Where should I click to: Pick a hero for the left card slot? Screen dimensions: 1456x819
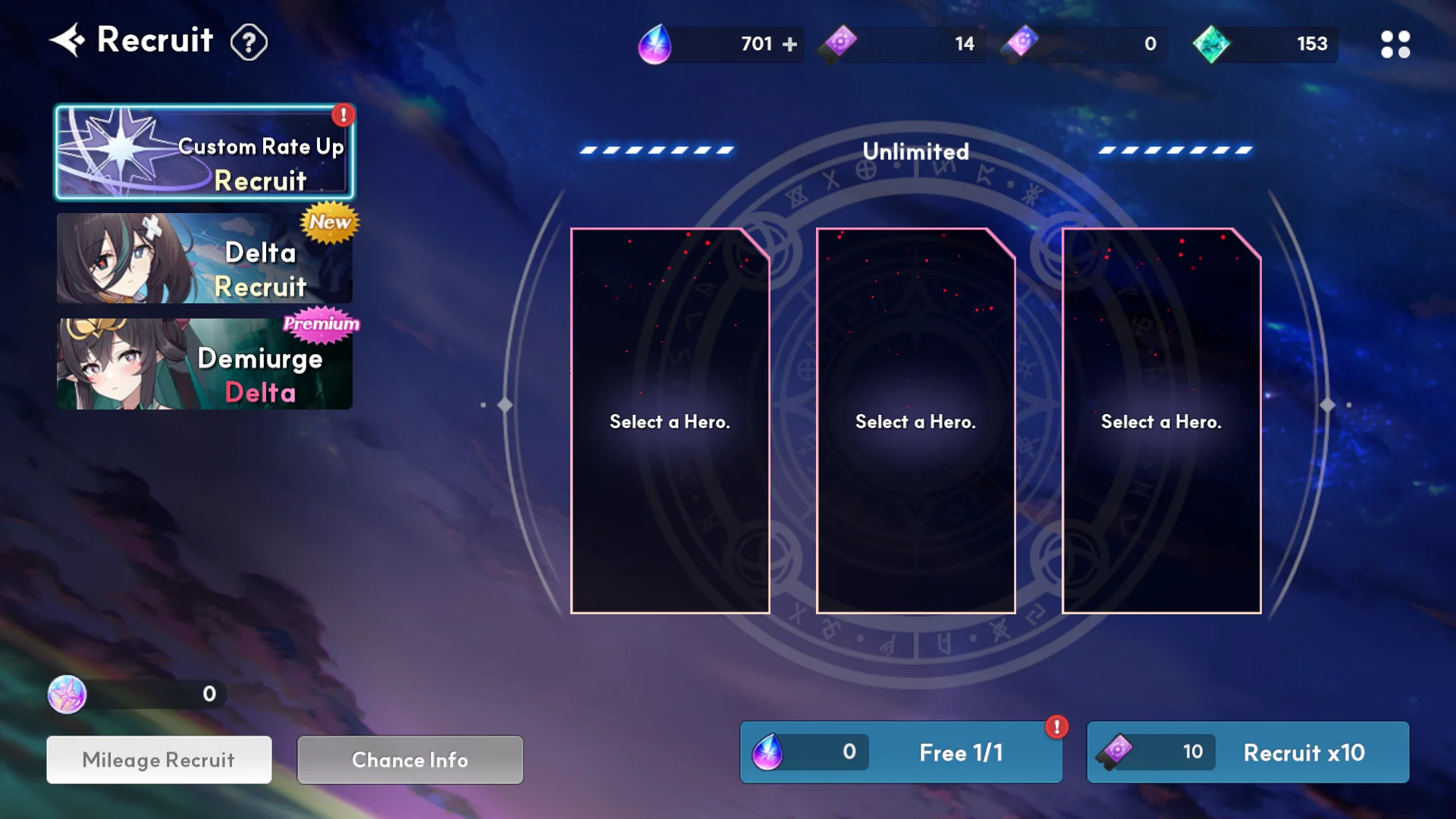click(670, 421)
